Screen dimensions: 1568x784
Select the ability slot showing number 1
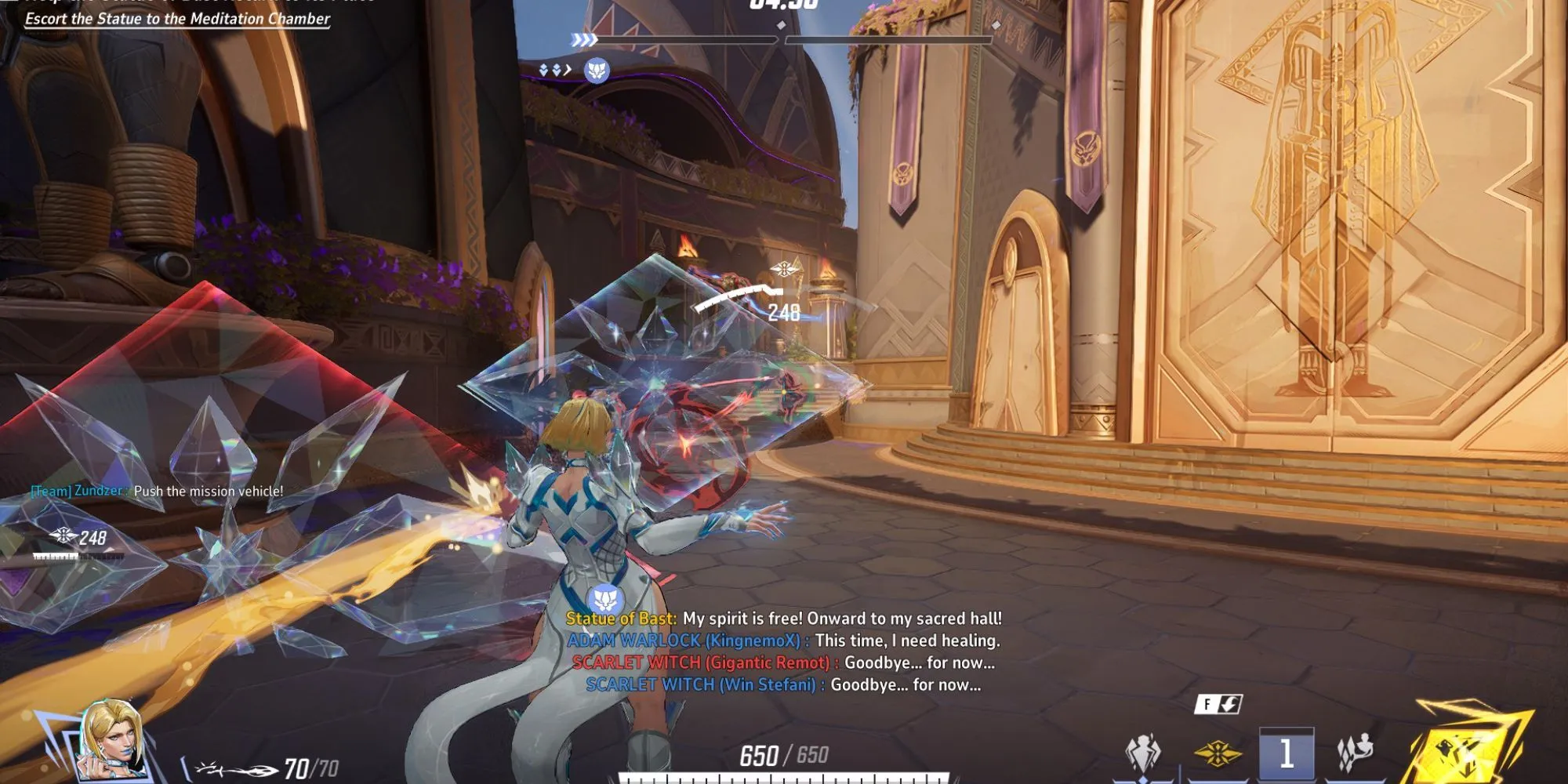click(1286, 754)
